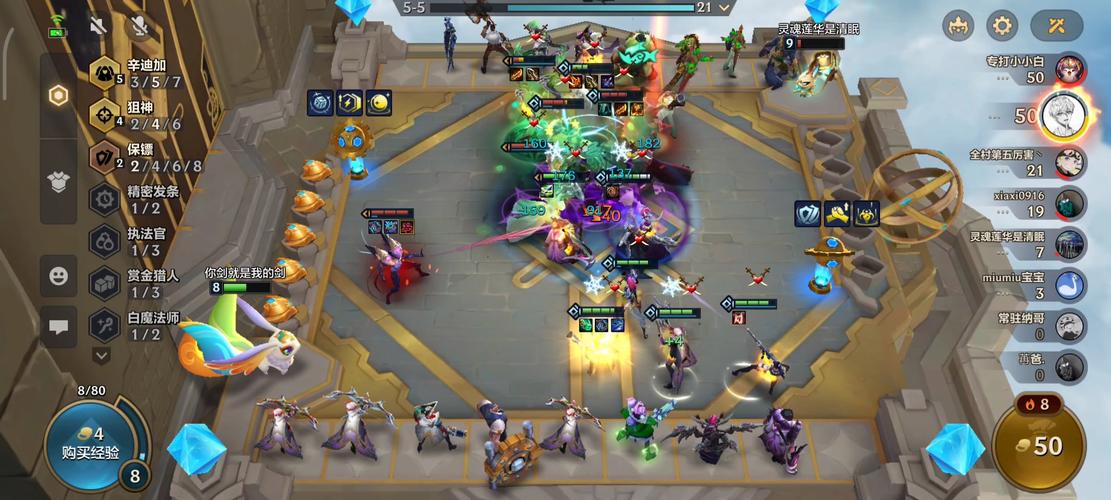Image resolution: width=1111 pixels, height=500 pixels.
Task: Toggle the muted speaker icon
Action: 98,25
